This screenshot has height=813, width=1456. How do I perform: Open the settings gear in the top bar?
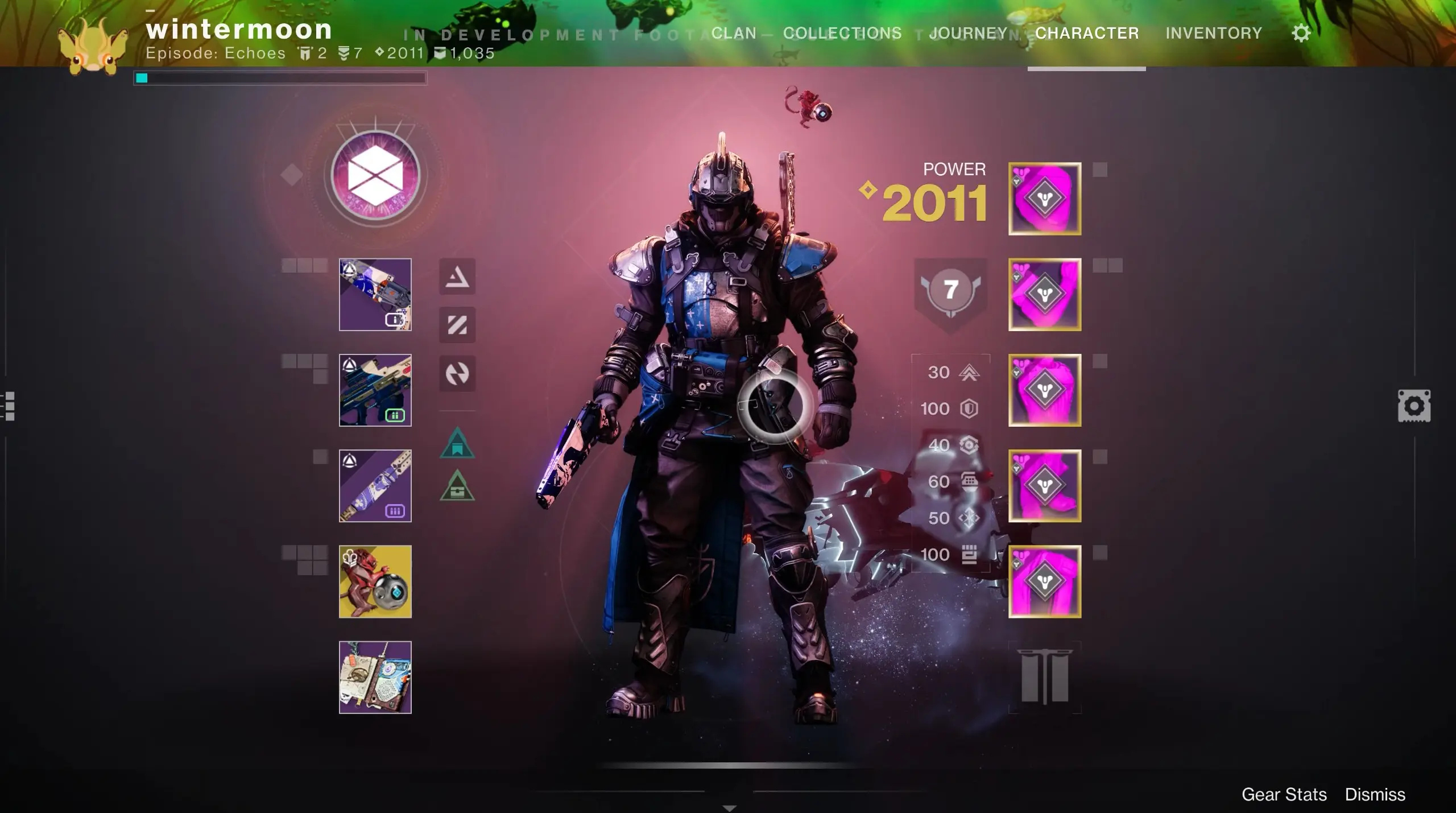point(1302,32)
